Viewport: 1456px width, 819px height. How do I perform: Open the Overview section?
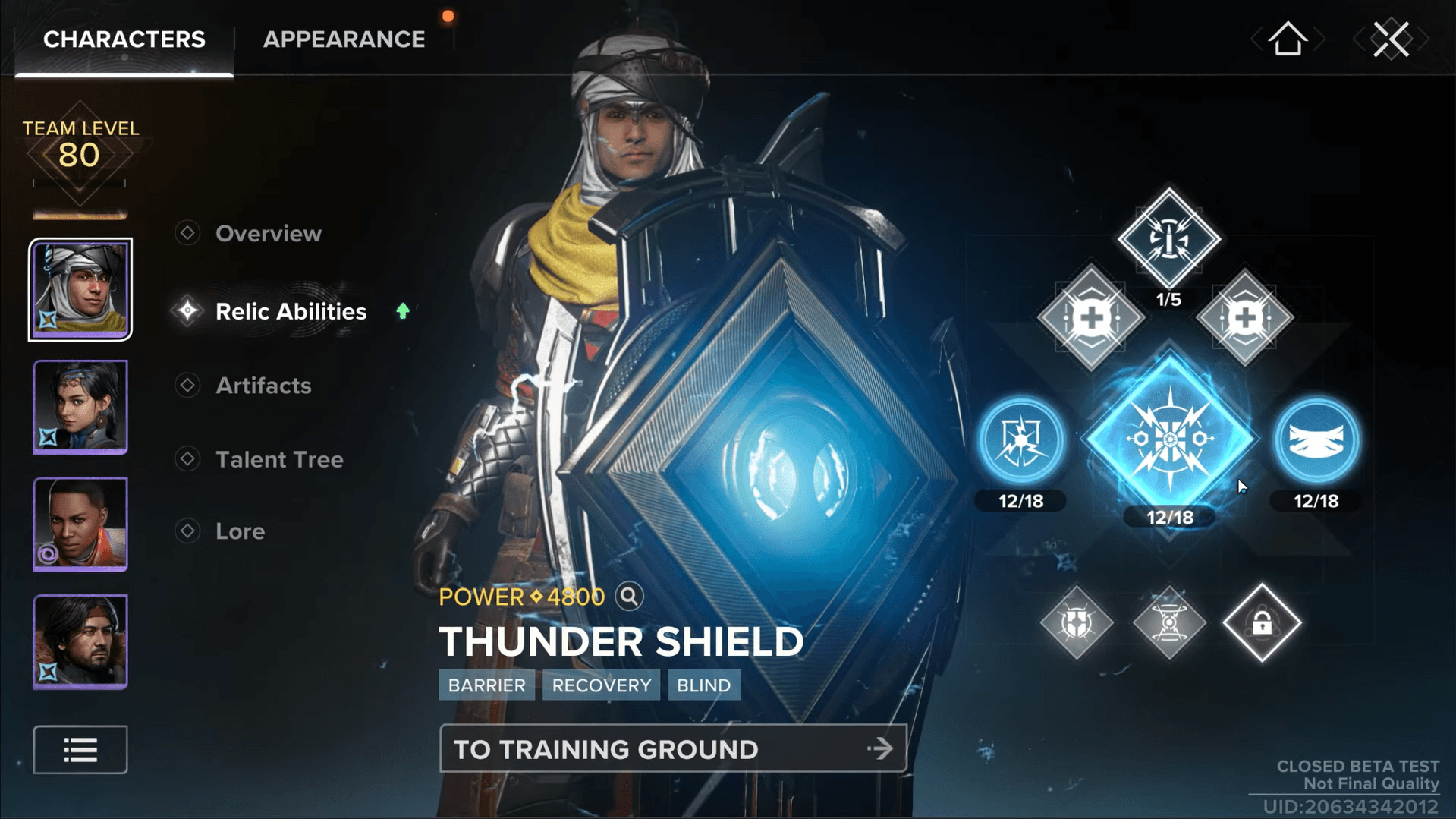click(x=268, y=234)
